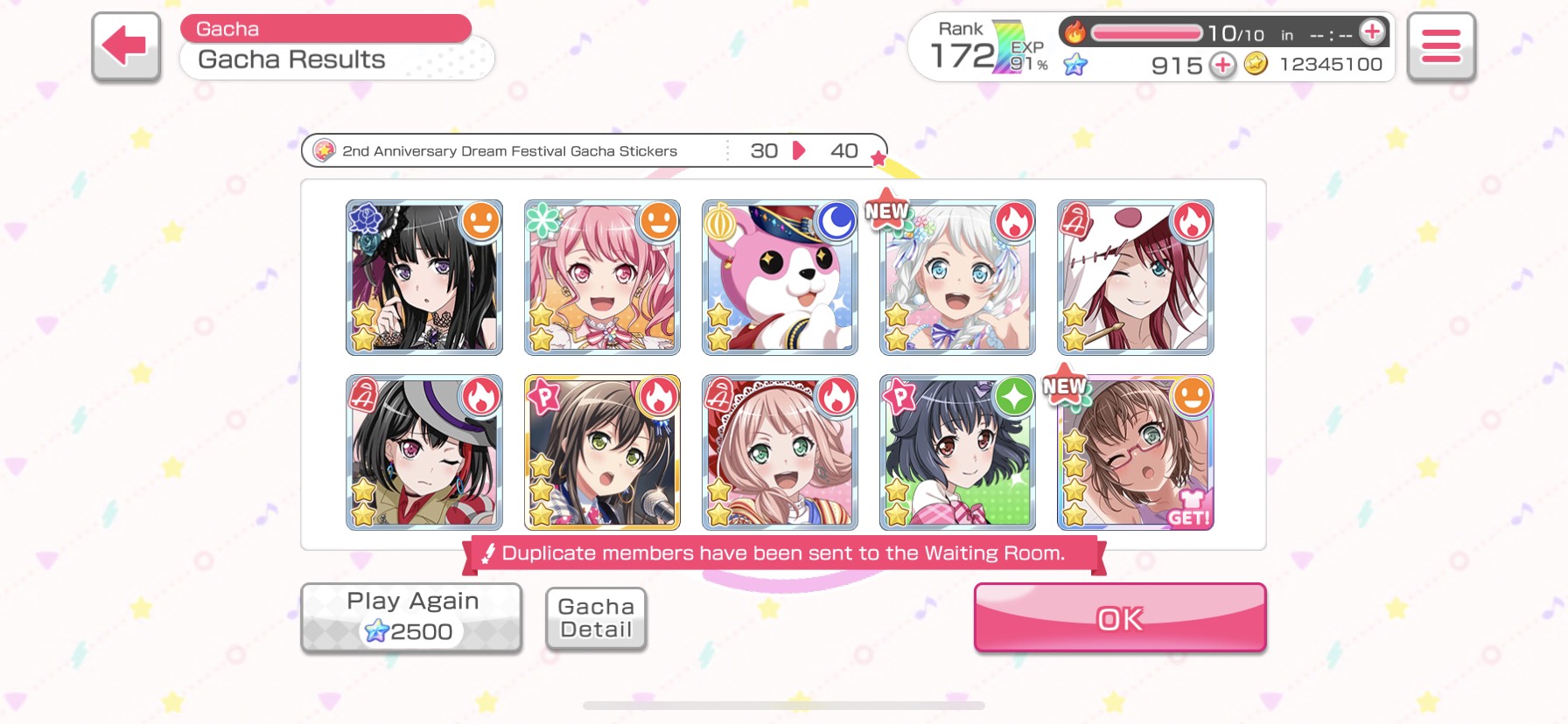Open the hamburger menu
Screen dimensions: 1568x724
point(1440,46)
